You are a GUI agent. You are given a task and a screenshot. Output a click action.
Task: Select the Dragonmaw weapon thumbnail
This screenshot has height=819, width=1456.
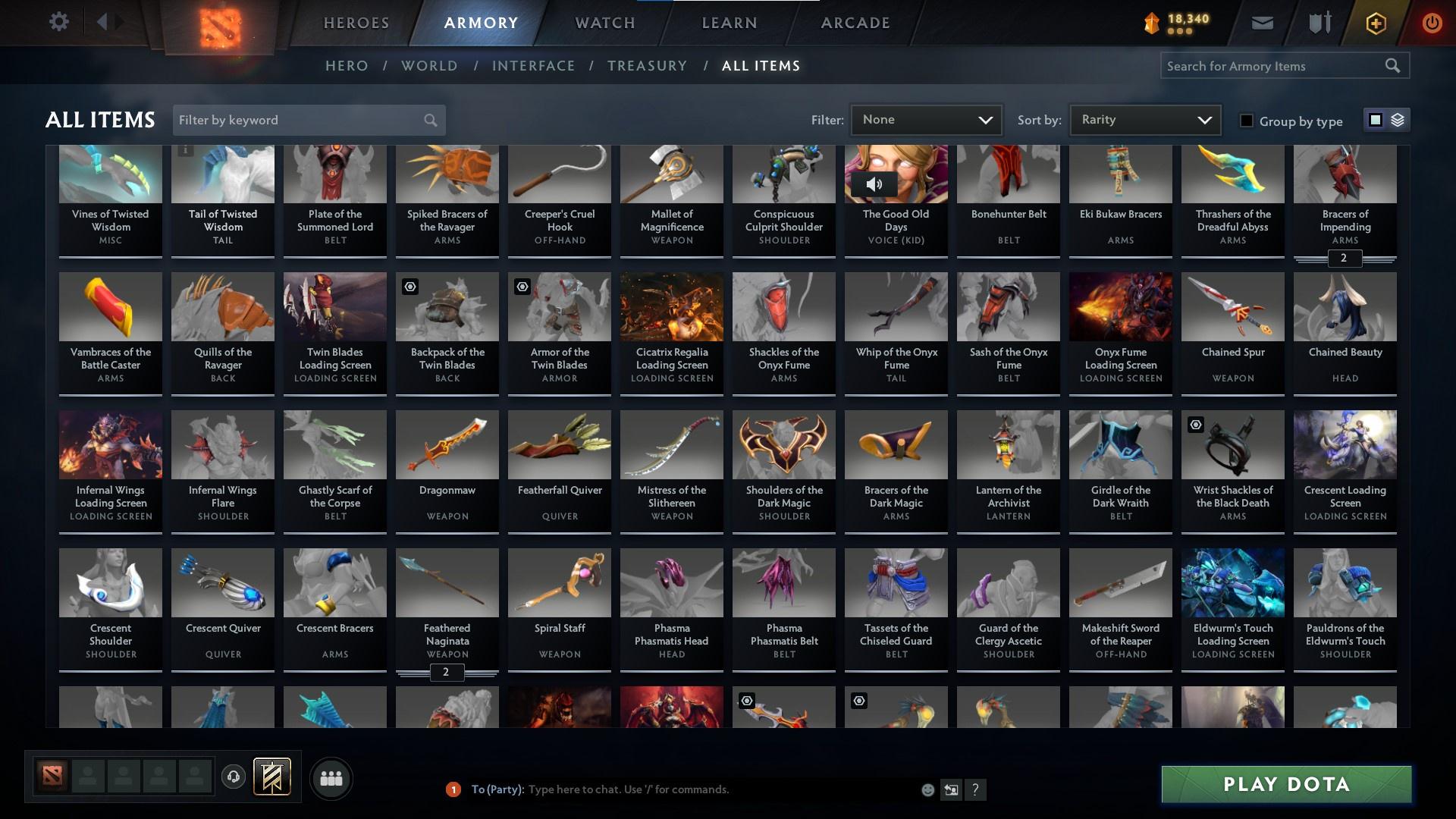447,444
